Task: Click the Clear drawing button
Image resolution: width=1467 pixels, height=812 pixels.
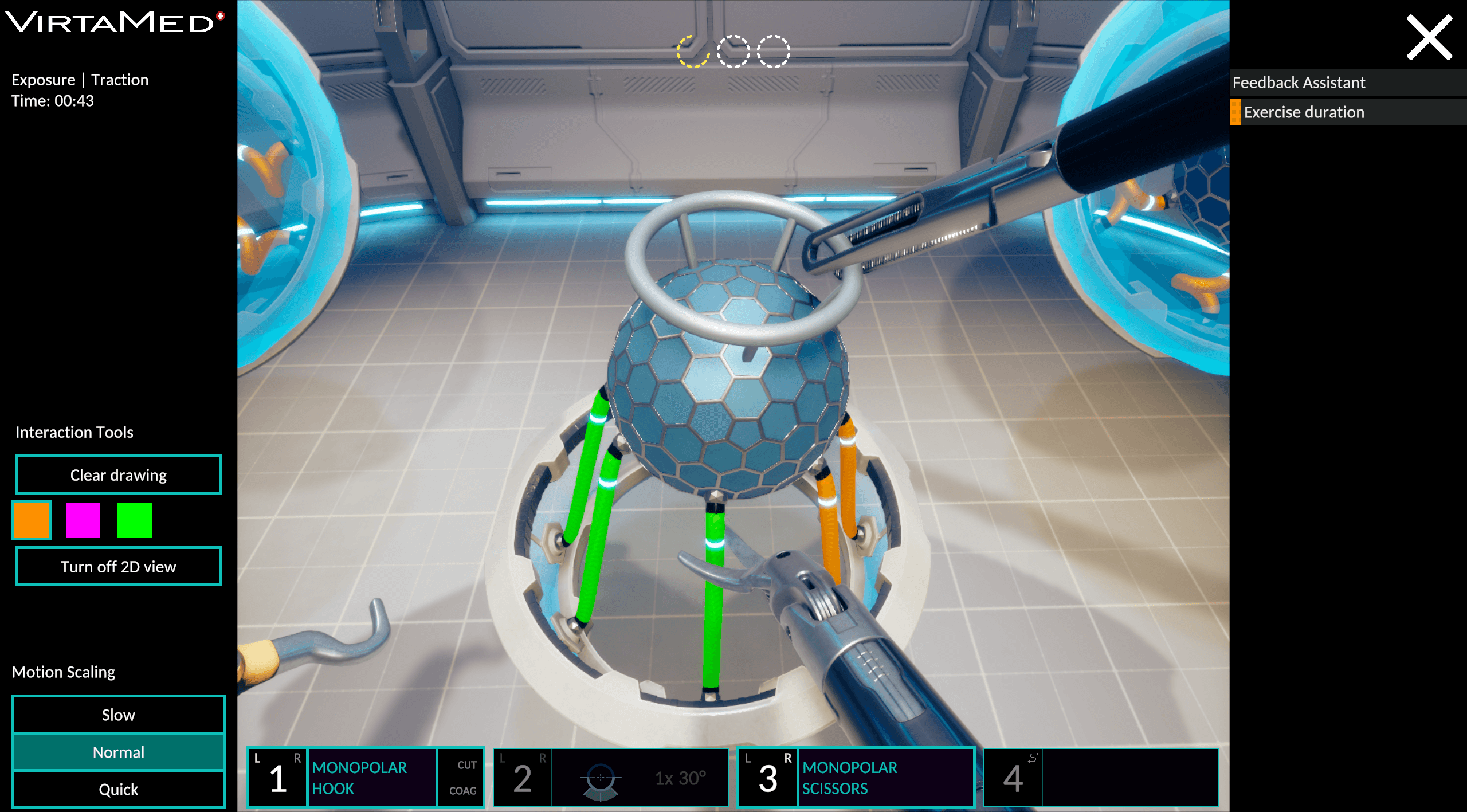Action: [118, 475]
